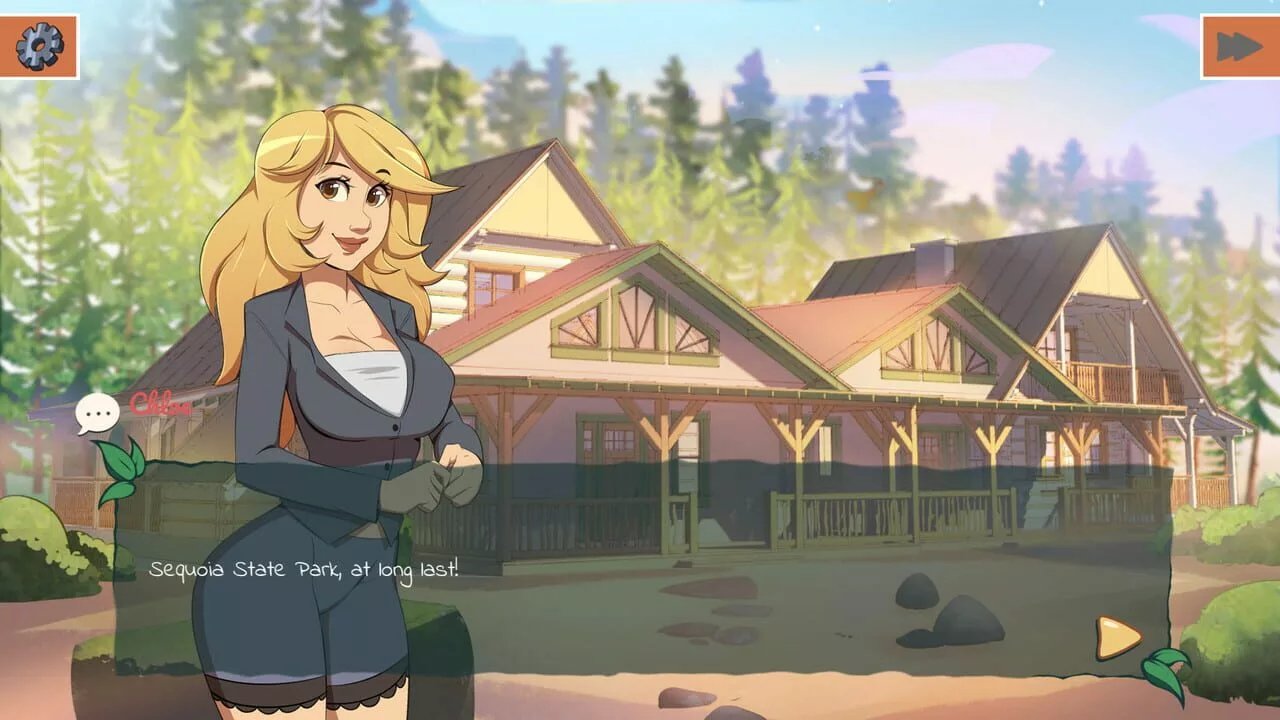Click the speech bubble icon beside Chloe's name
The image size is (1280, 720).
pos(97,412)
